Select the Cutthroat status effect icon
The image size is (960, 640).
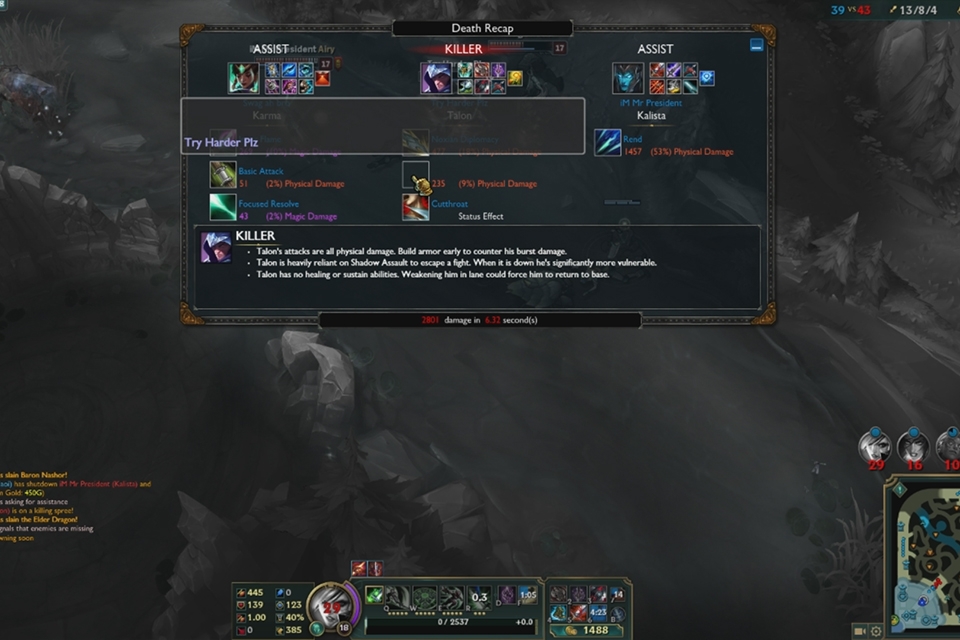[x=416, y=207]
